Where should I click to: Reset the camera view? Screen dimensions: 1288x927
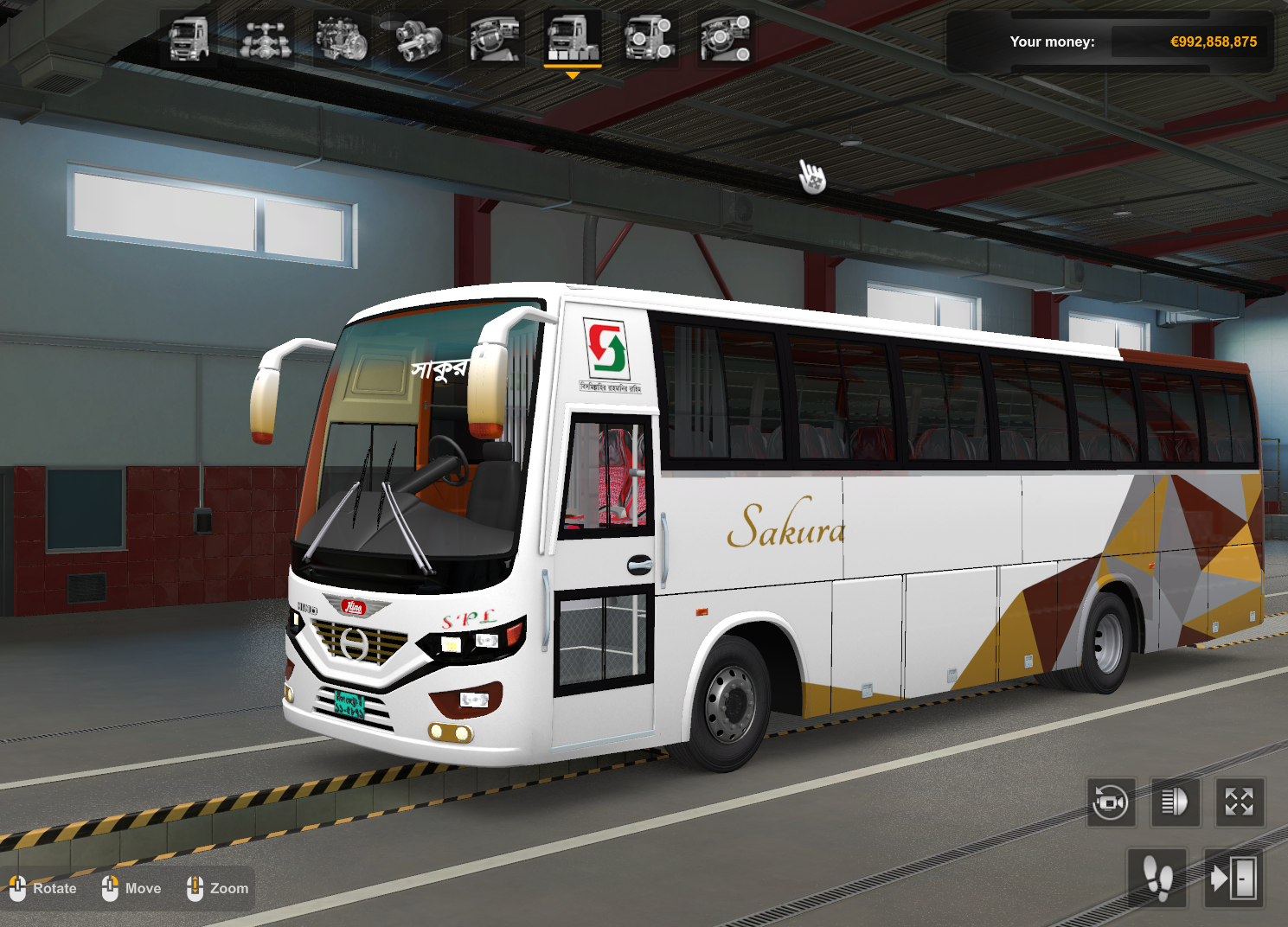[x=1111, y=802]
